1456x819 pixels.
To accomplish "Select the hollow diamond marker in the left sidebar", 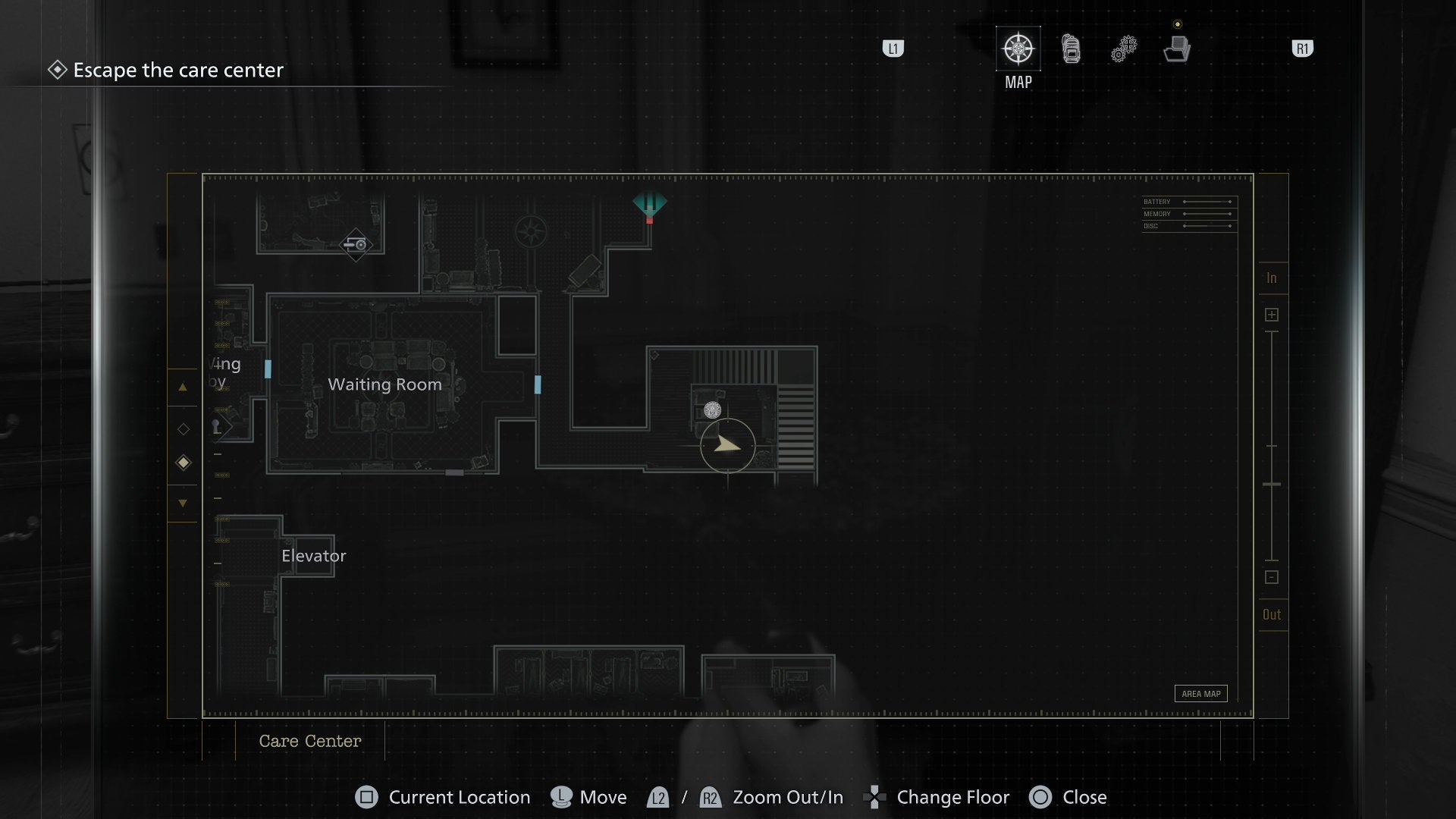I will pos(183,428).
